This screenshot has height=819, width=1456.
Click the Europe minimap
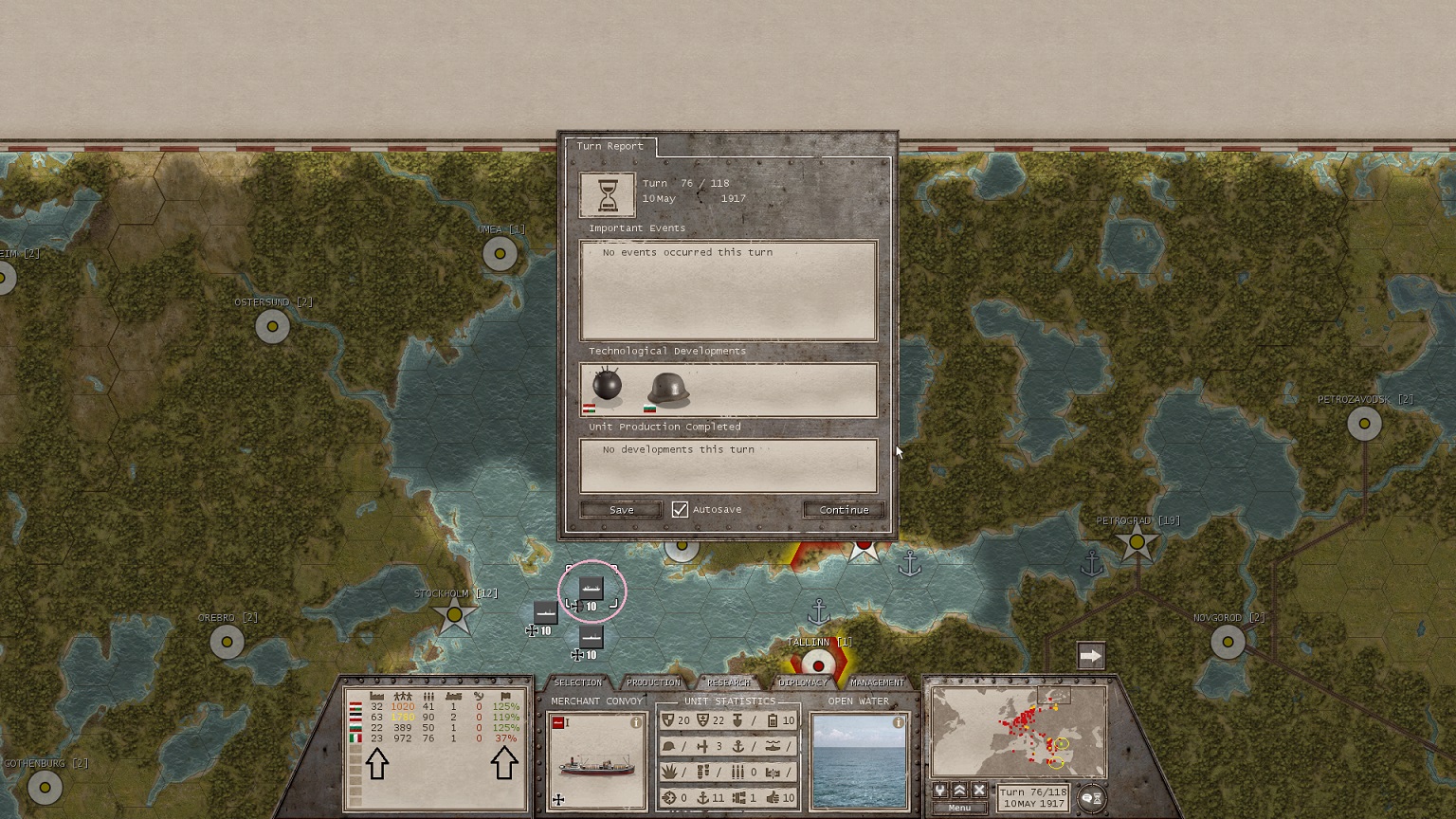click(1019, 733)
